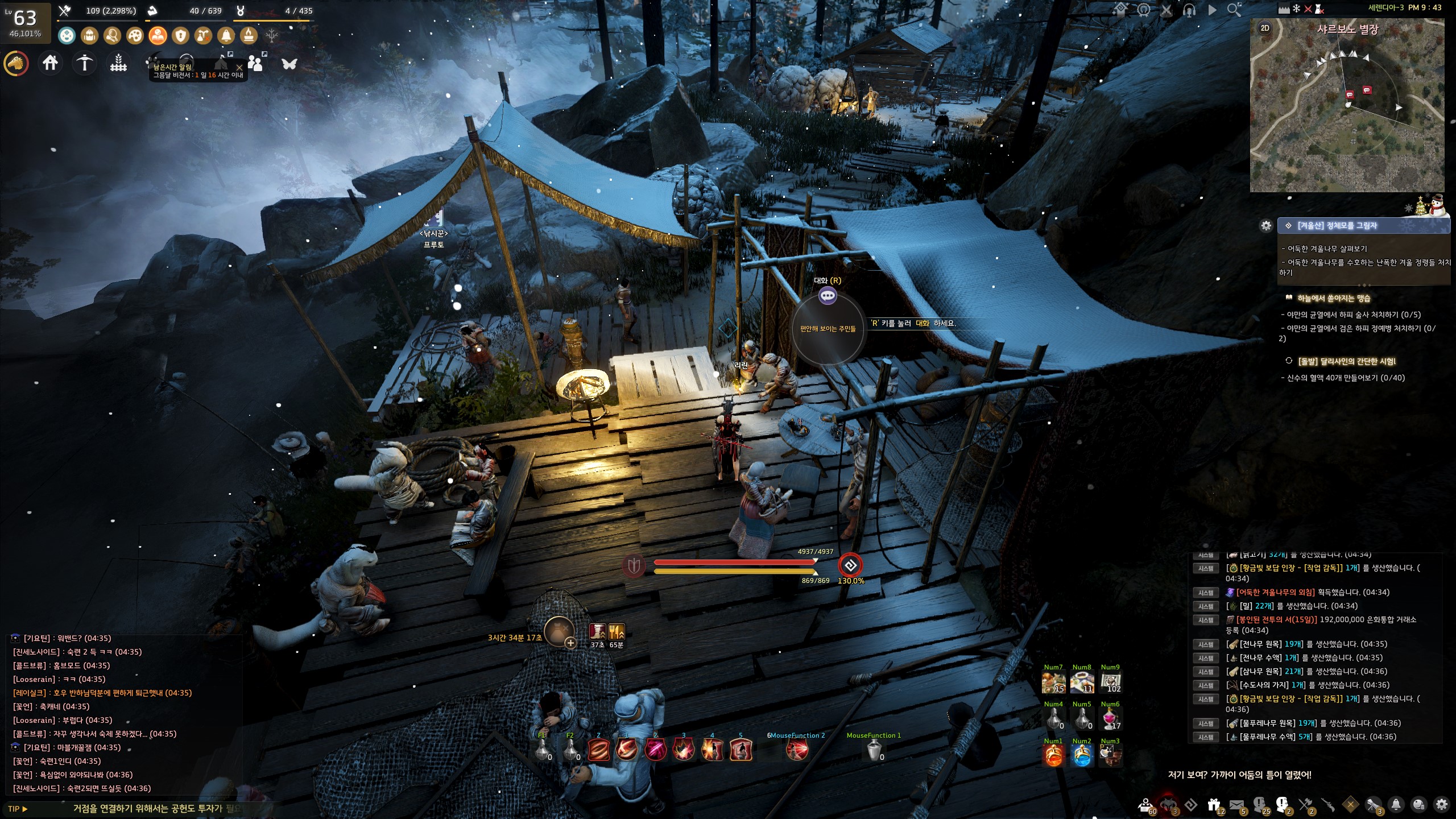The height and width of the screenshot is (819, 1456).
Task: Use the Num9 scroll item slot
Action: [x=1110, y=682]
